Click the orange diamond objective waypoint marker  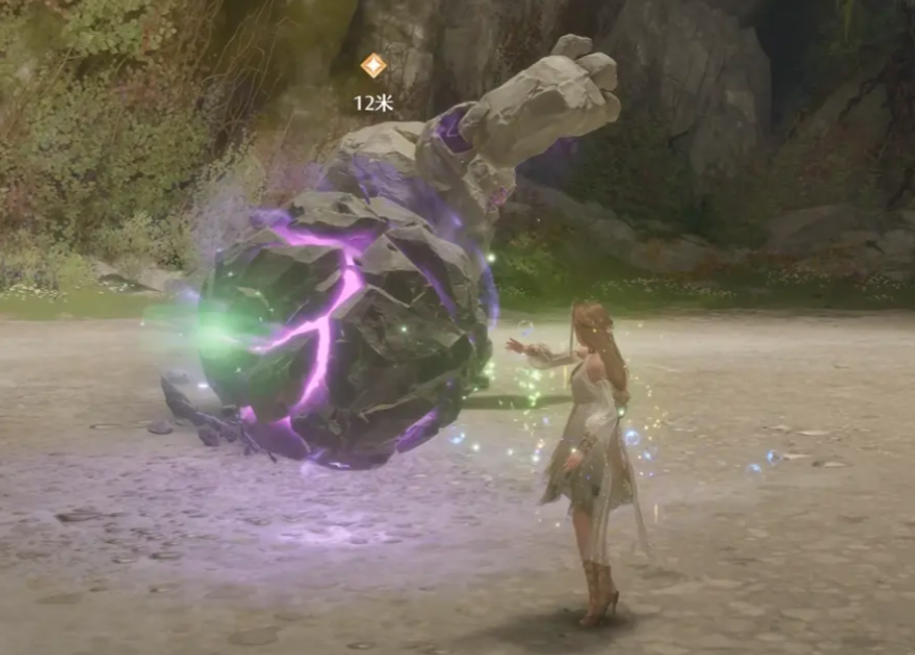point(373,66)
